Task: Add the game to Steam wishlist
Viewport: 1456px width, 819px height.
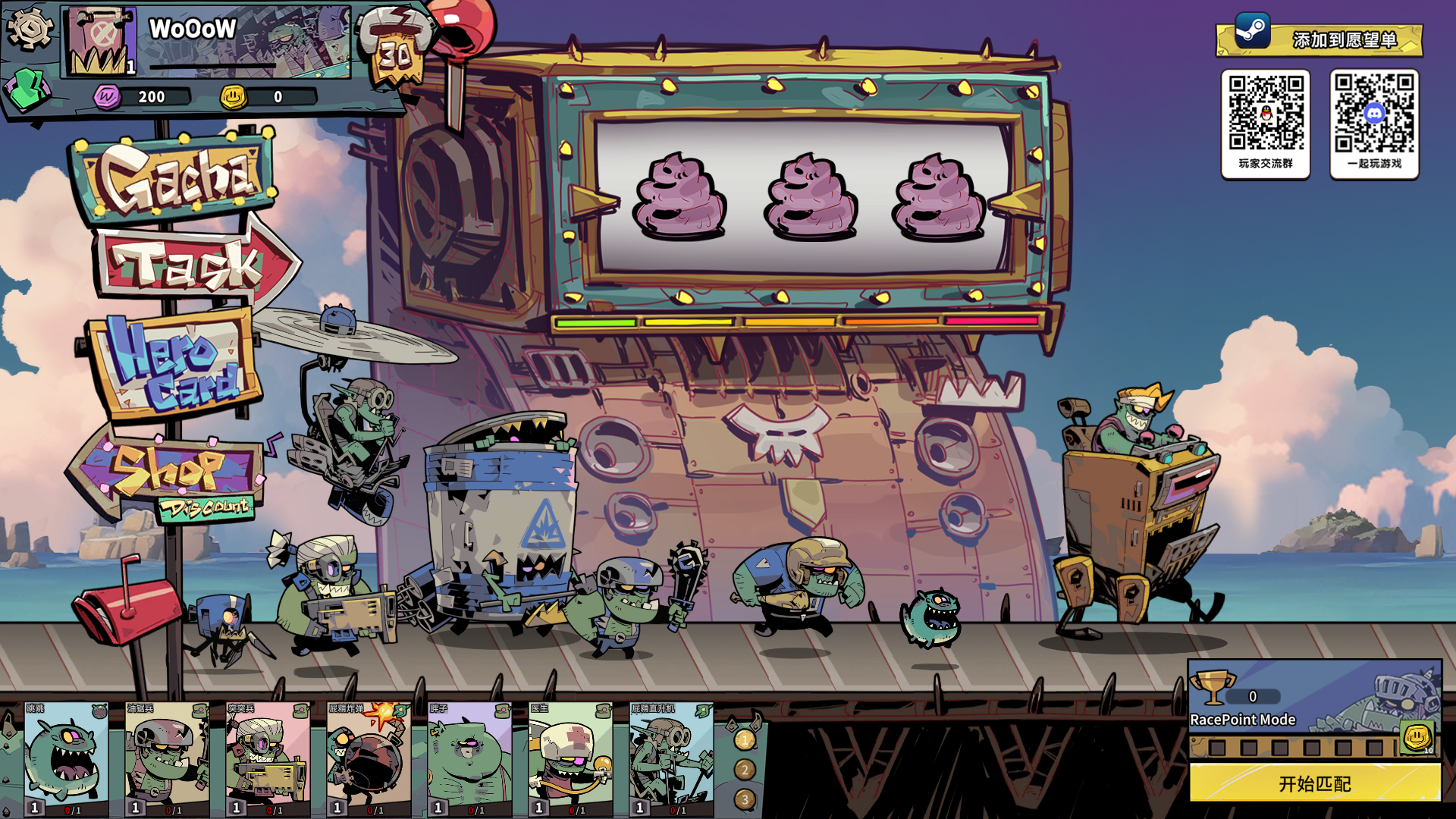Action: (1319, 39)
